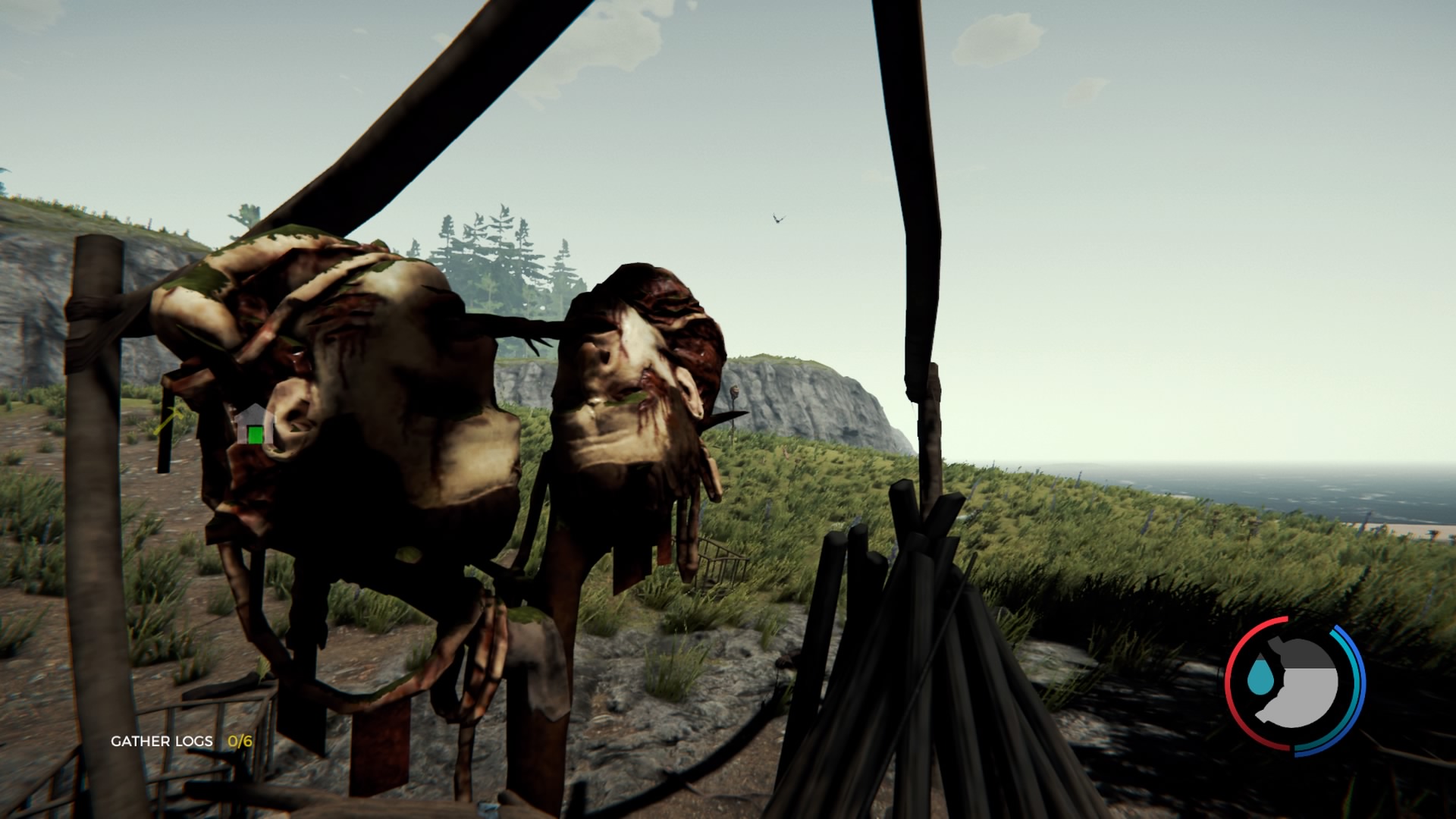Click the green door on the shelter icon
The width and height of the screenshot is (1456, 819).
coord(256,435)
